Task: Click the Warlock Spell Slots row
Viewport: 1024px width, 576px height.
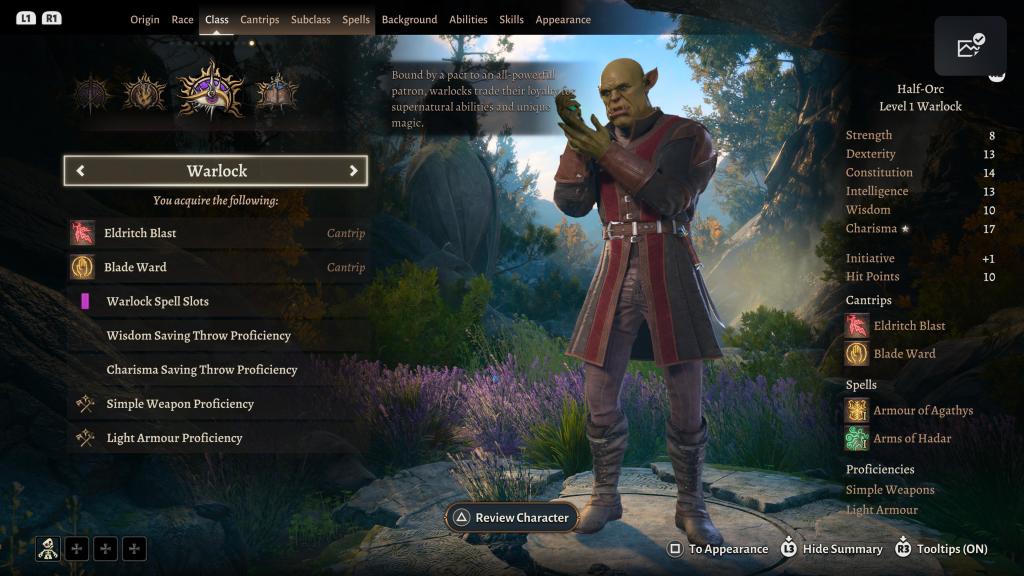Action: [217, 301]
